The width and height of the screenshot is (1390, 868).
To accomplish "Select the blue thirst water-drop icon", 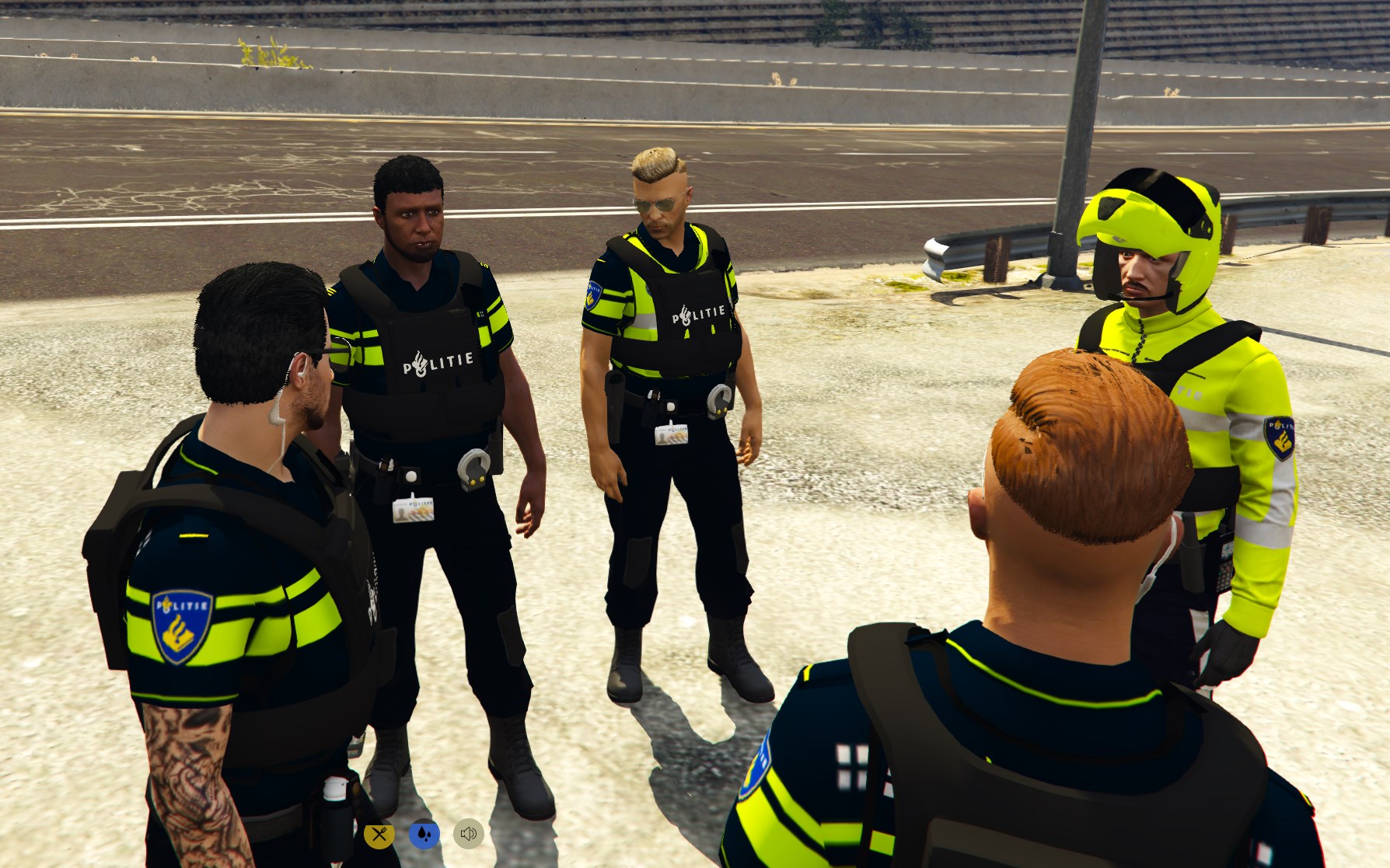I will coord(424,834).
